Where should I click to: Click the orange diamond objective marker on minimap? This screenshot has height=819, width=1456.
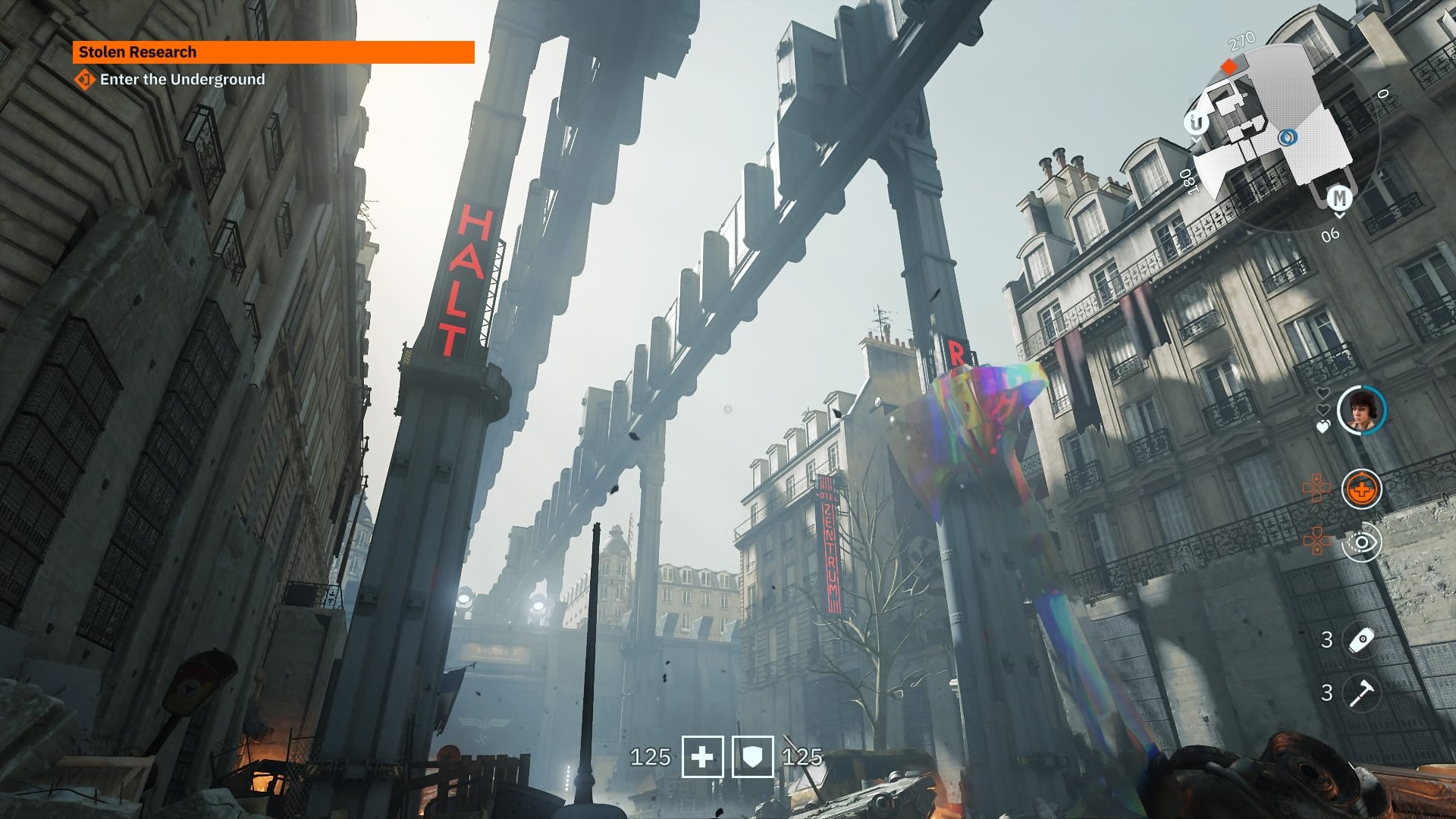click(1228, 67)
